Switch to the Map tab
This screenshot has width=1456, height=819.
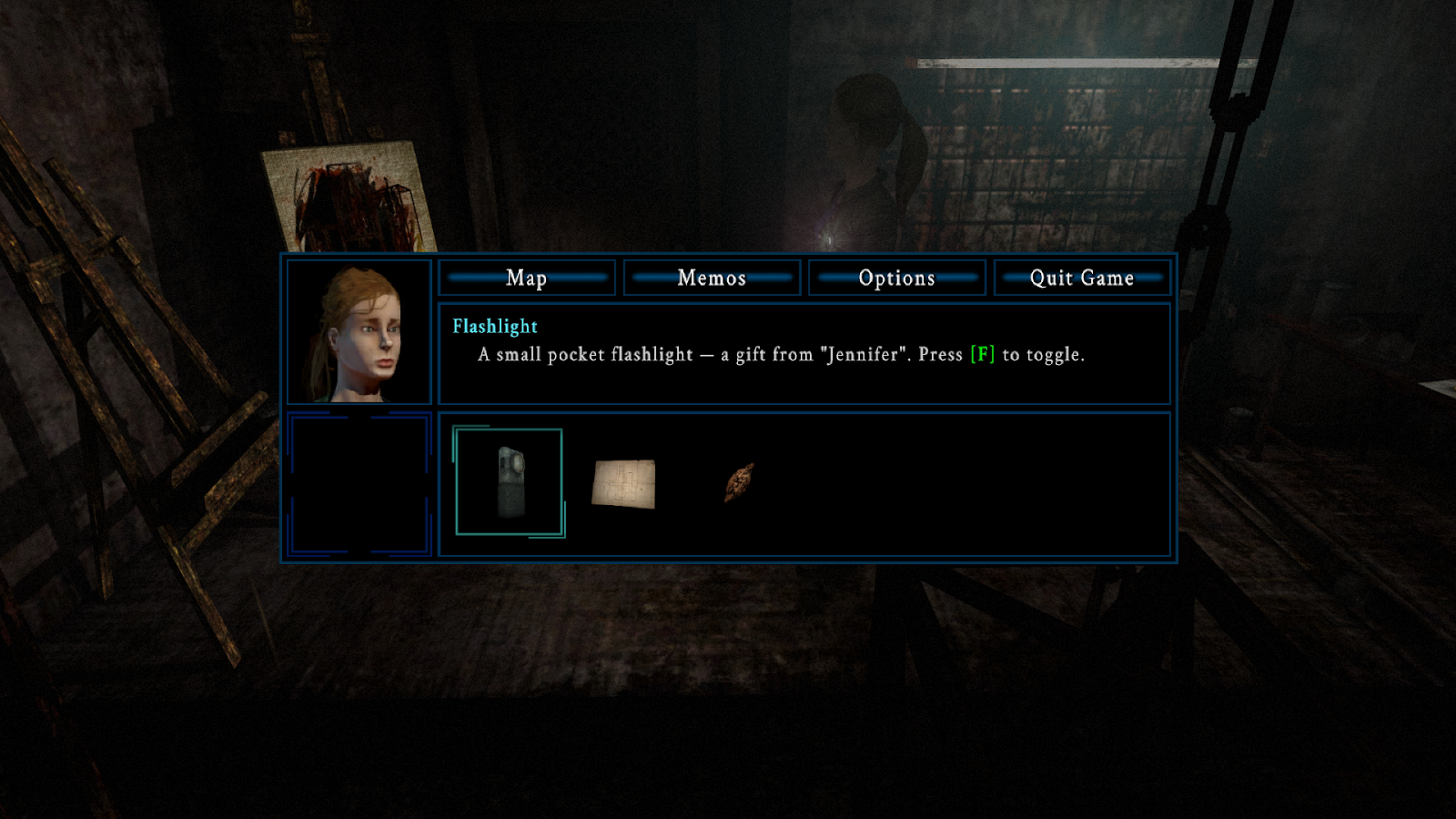pos(527,278)
